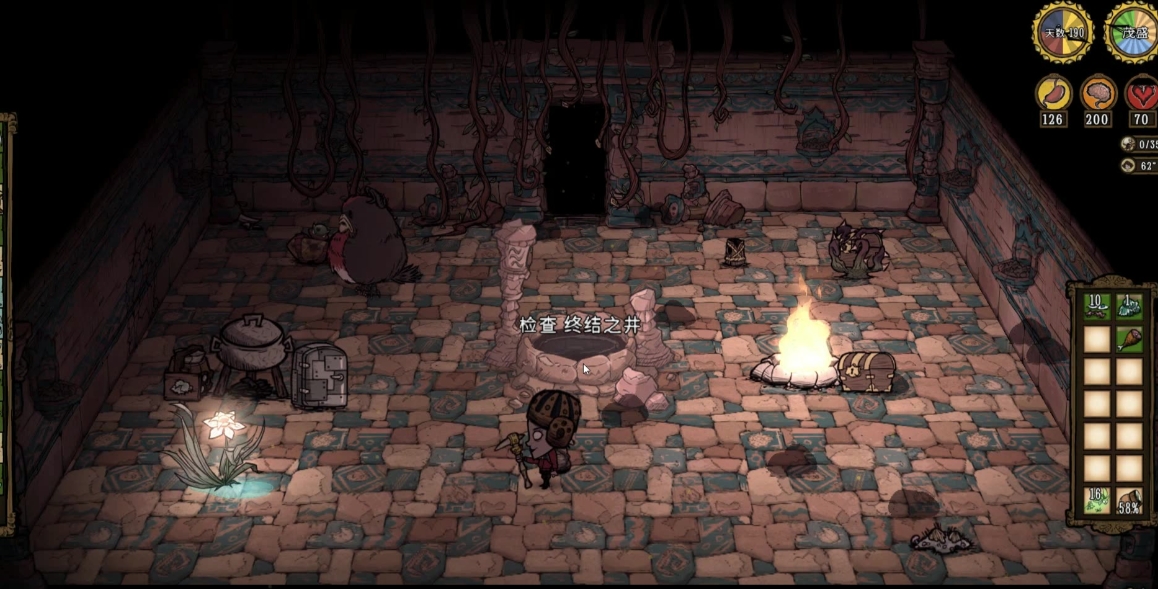Select the drumstick meat inventory slot
1158x589 pixels.
[1129, 339]
